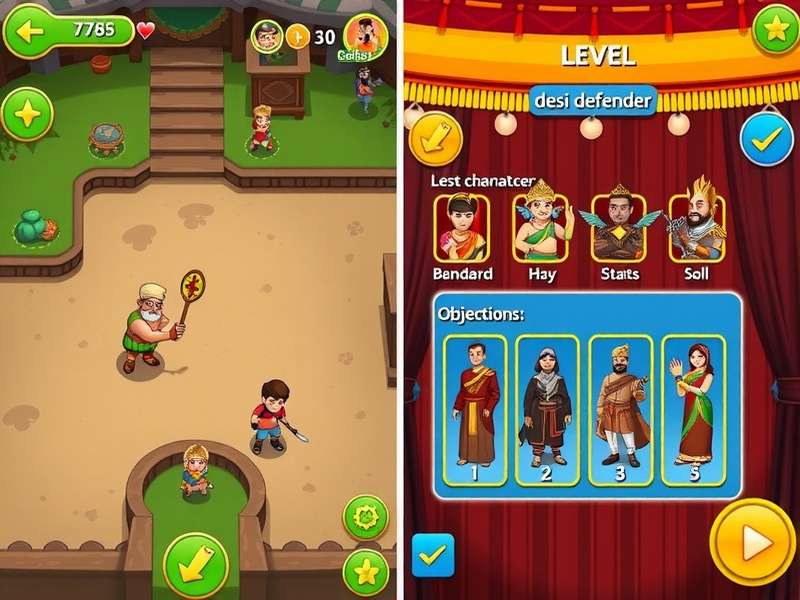This screenshot has height=600, width=800.
Task: Tap the gold coin currency icon
Action: [298, 37]
